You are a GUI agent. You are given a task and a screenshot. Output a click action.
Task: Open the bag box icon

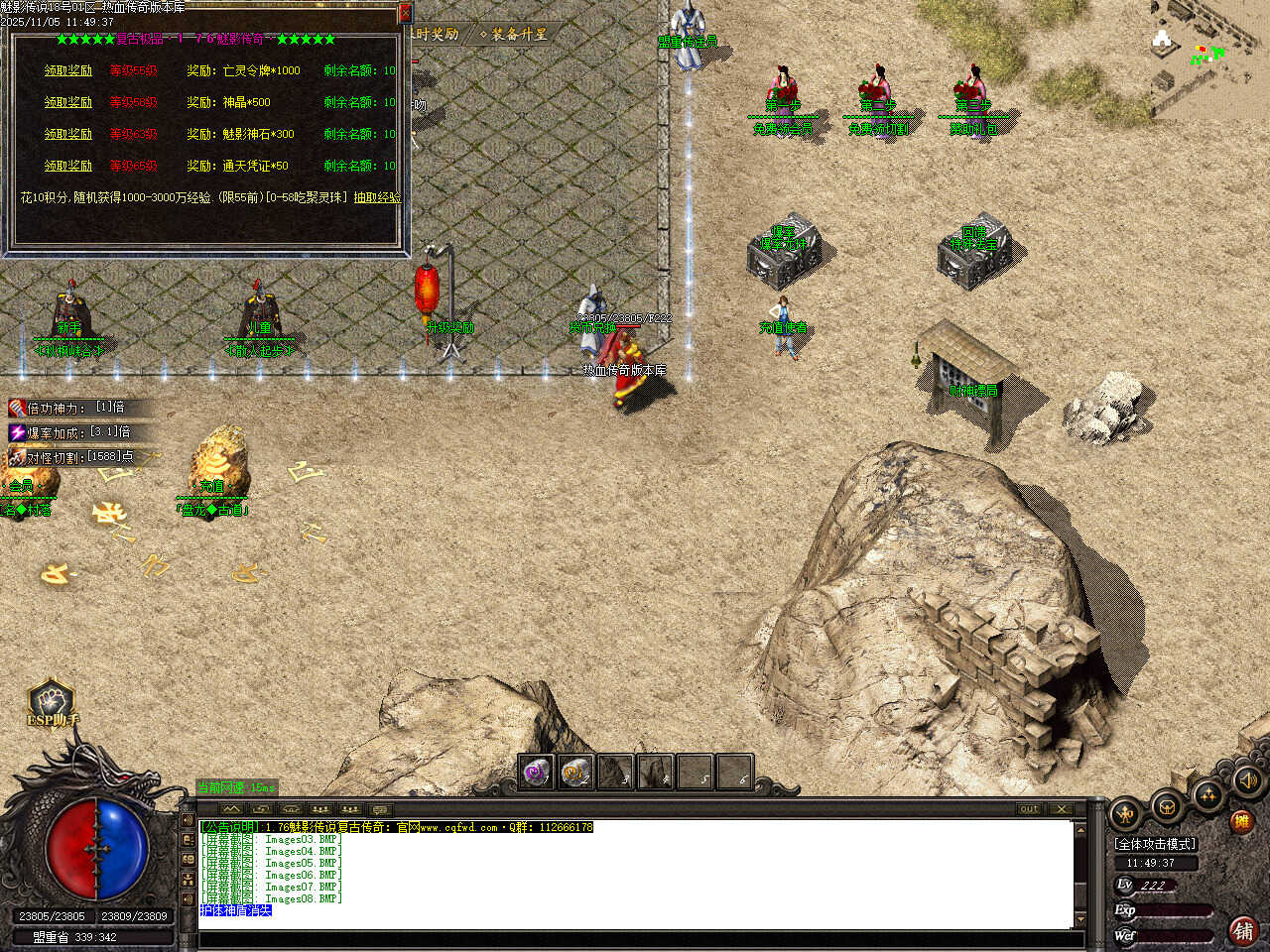coord(1167,808)
